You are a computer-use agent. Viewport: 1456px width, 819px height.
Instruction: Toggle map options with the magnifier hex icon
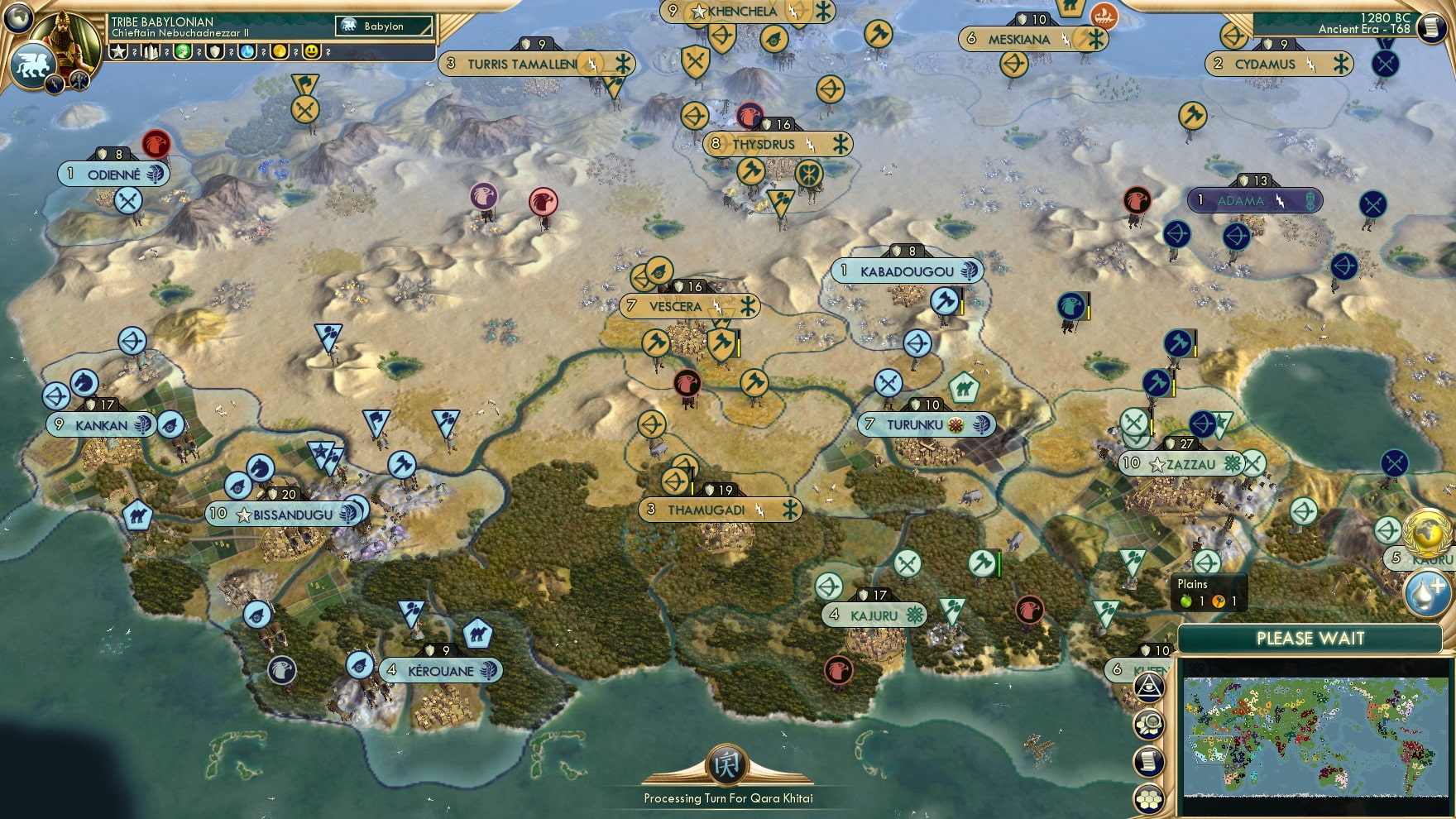(1148, 722)
